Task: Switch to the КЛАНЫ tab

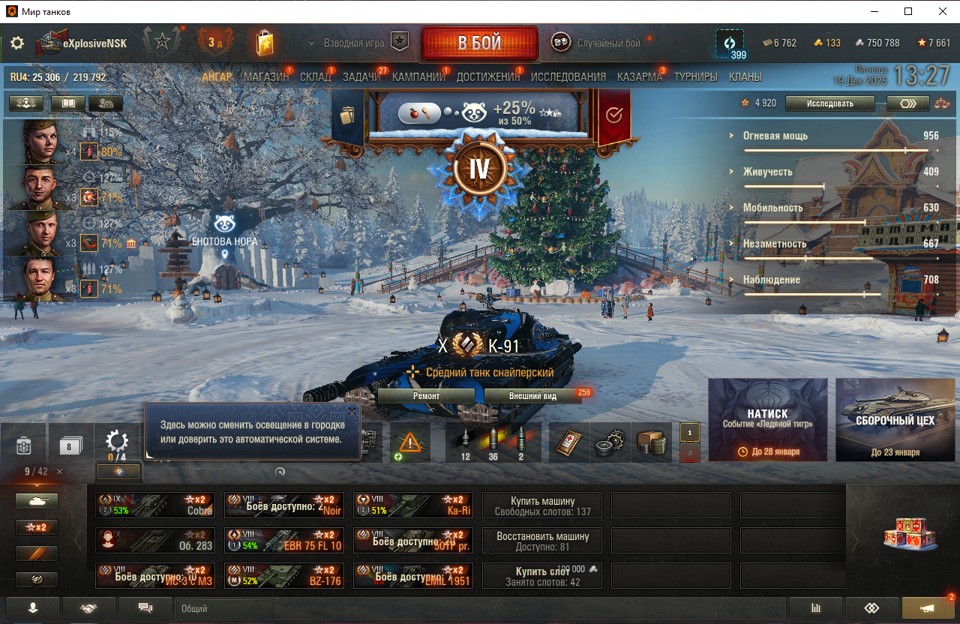Action: 745,77
